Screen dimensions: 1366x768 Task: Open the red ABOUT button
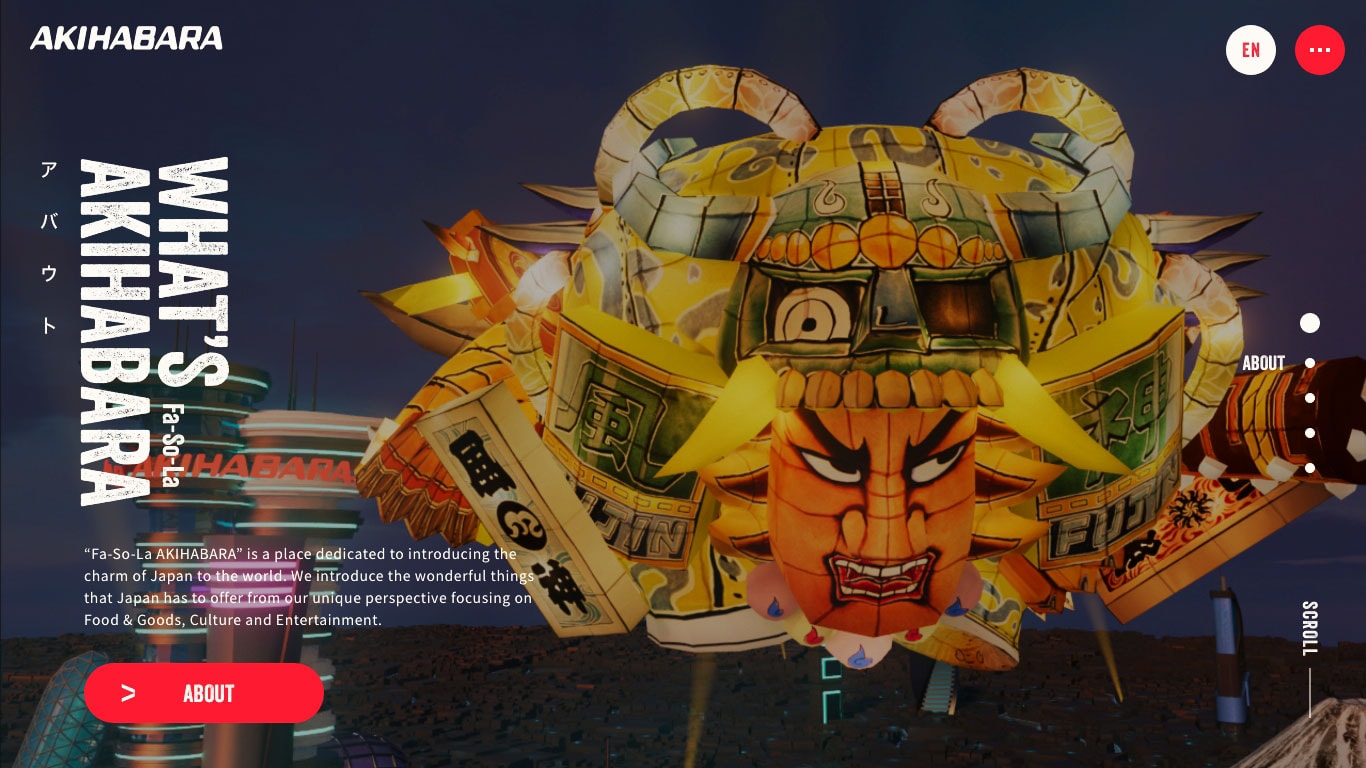(x=204, y=693)
